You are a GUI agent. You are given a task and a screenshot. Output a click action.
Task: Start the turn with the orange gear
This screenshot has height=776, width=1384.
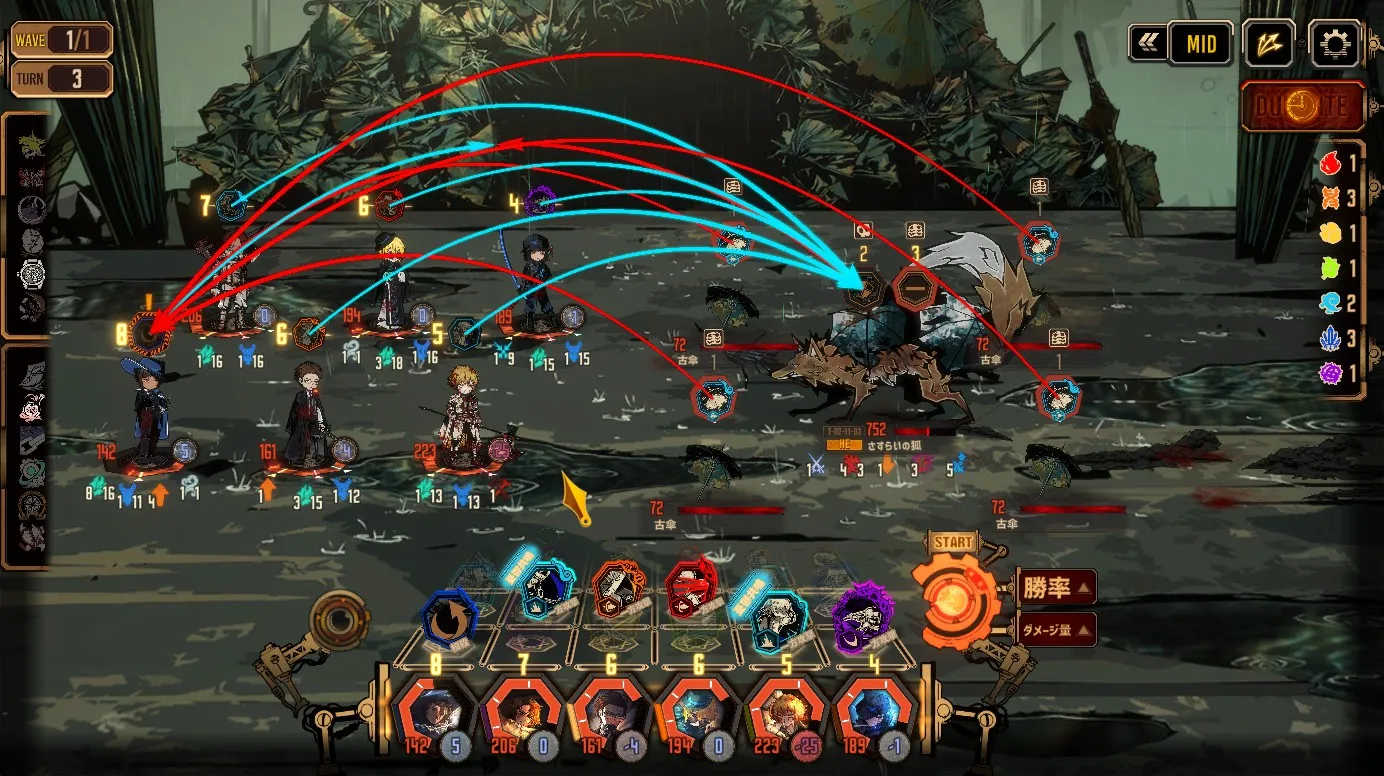coord(955,597)
